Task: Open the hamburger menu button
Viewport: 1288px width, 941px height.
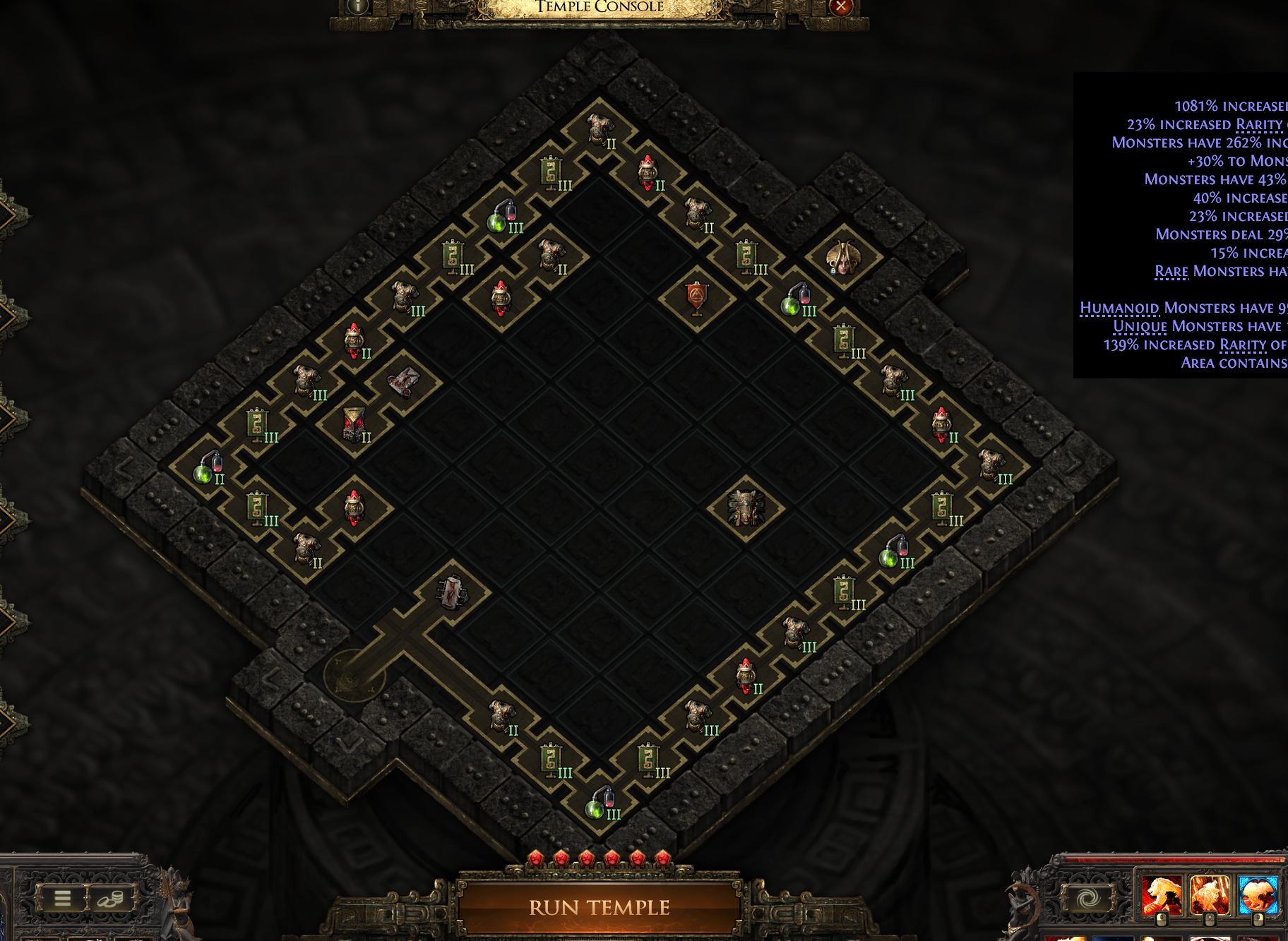Action: tap(62, 898)
